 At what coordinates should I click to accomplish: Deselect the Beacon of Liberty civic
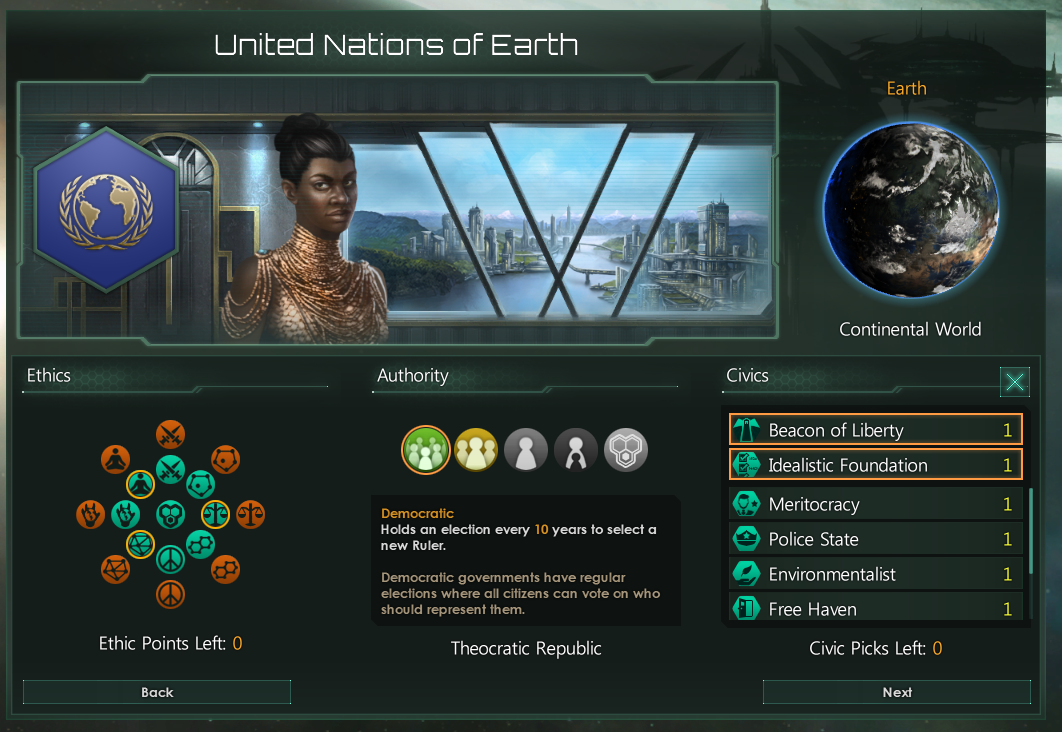(x=875, y=430)
